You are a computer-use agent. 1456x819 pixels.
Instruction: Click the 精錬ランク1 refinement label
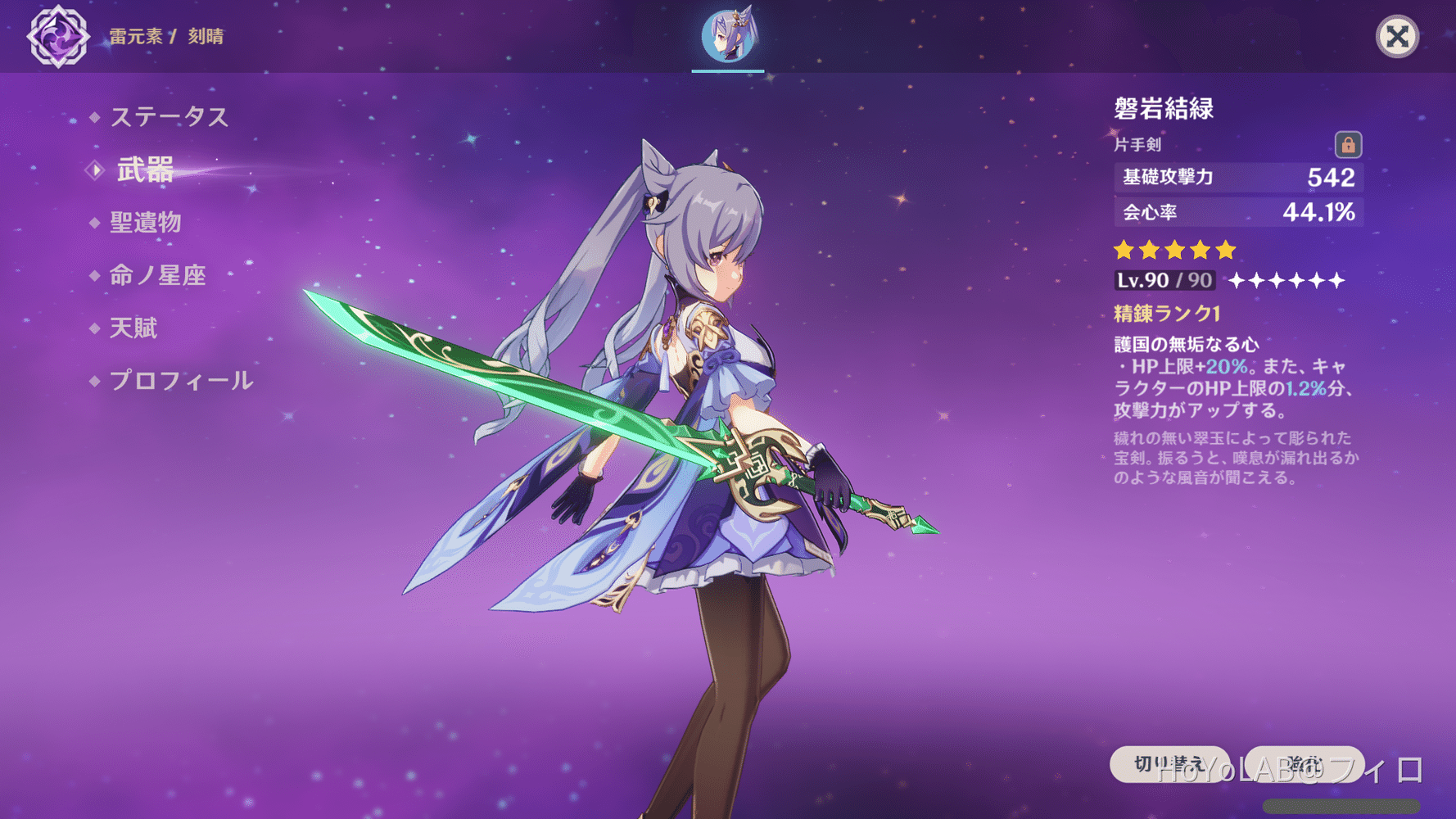[x=1166, y=314]
